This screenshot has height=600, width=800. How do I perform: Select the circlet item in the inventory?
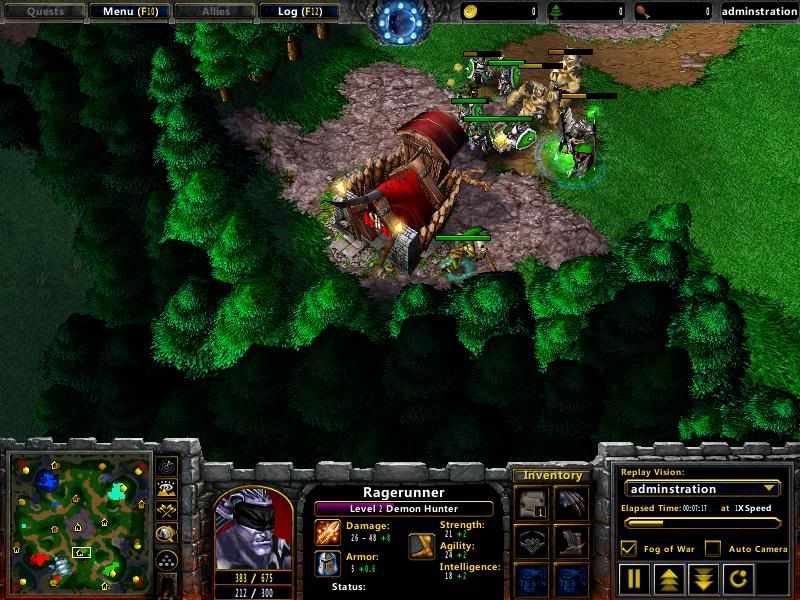531,543
